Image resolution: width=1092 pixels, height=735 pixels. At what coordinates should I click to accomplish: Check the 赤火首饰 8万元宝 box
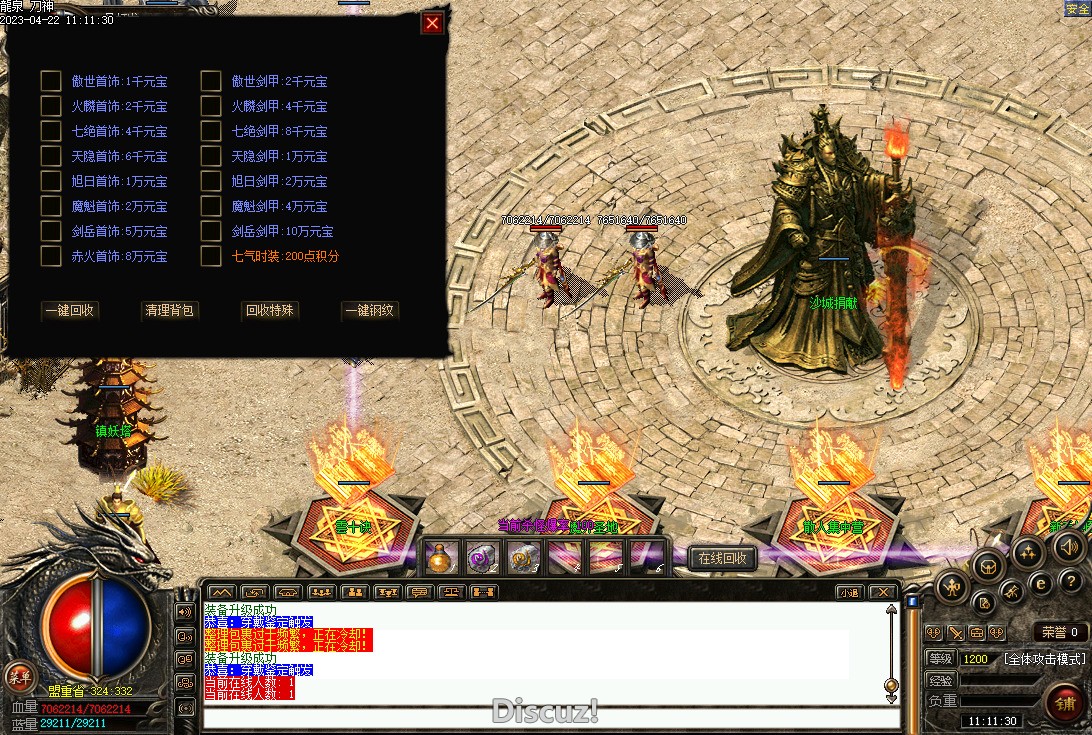coord(51,256)
